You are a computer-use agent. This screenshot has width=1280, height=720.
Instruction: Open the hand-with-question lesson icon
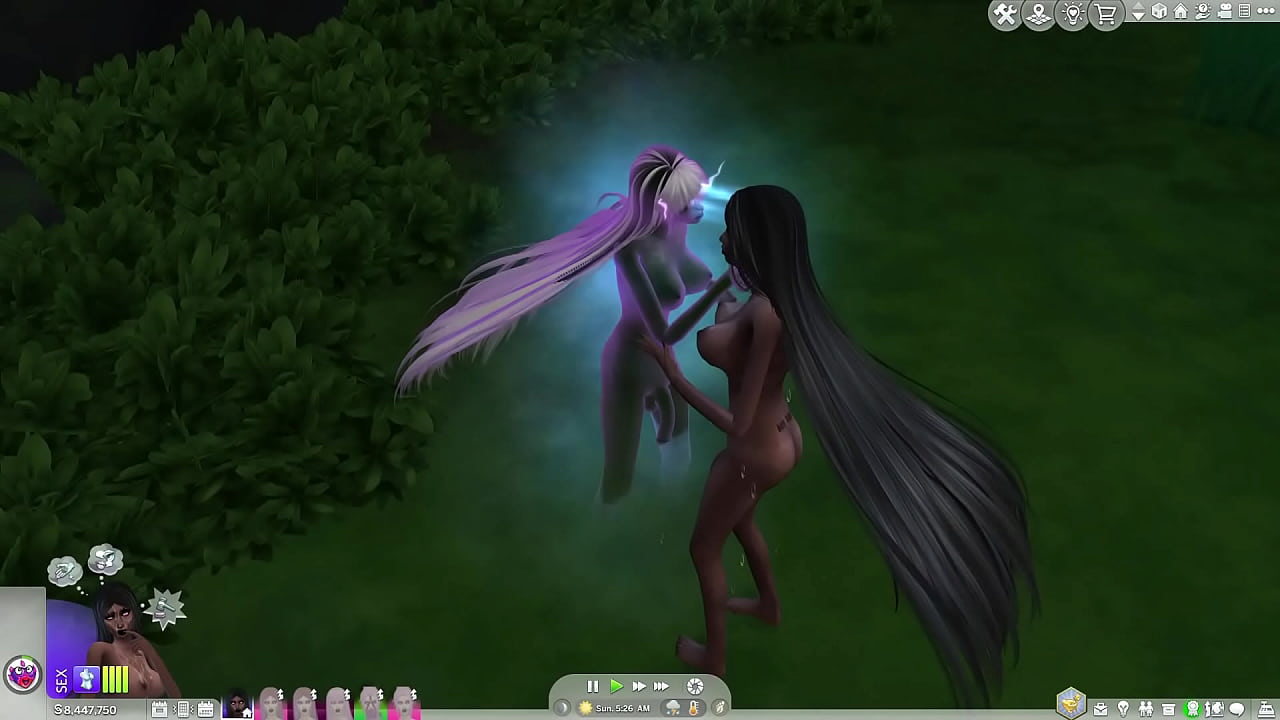pyautogui.click(x=1203, y=12)
